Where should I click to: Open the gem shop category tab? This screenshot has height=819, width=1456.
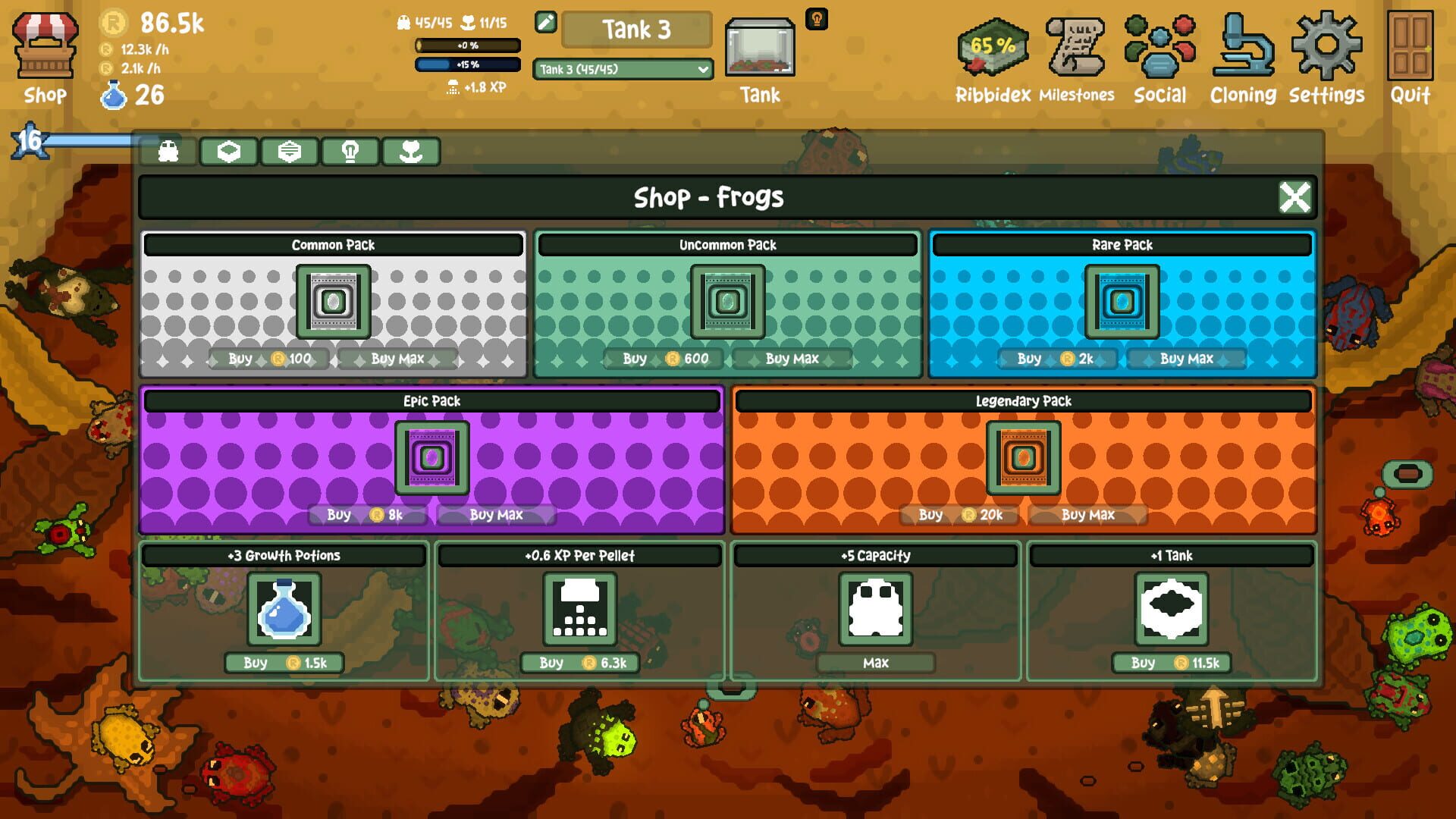(228, 151)
